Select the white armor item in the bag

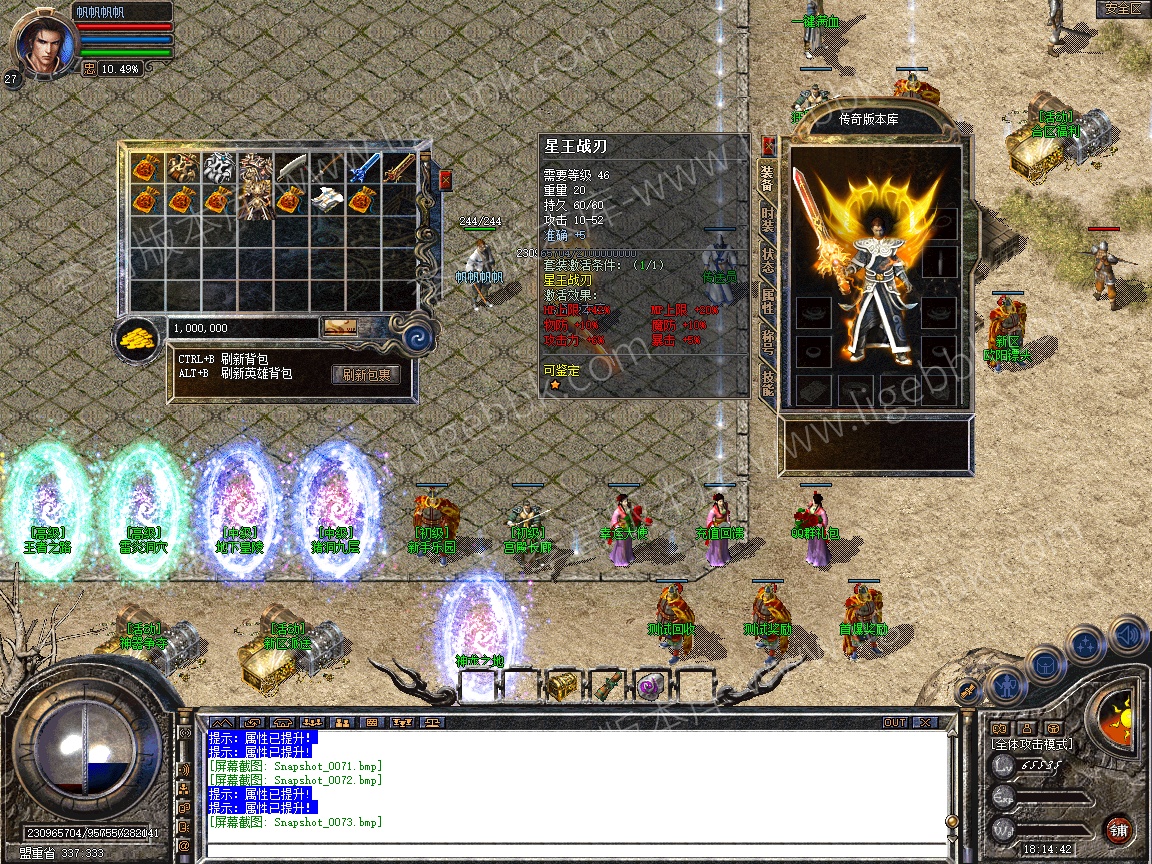coord(218,168)
